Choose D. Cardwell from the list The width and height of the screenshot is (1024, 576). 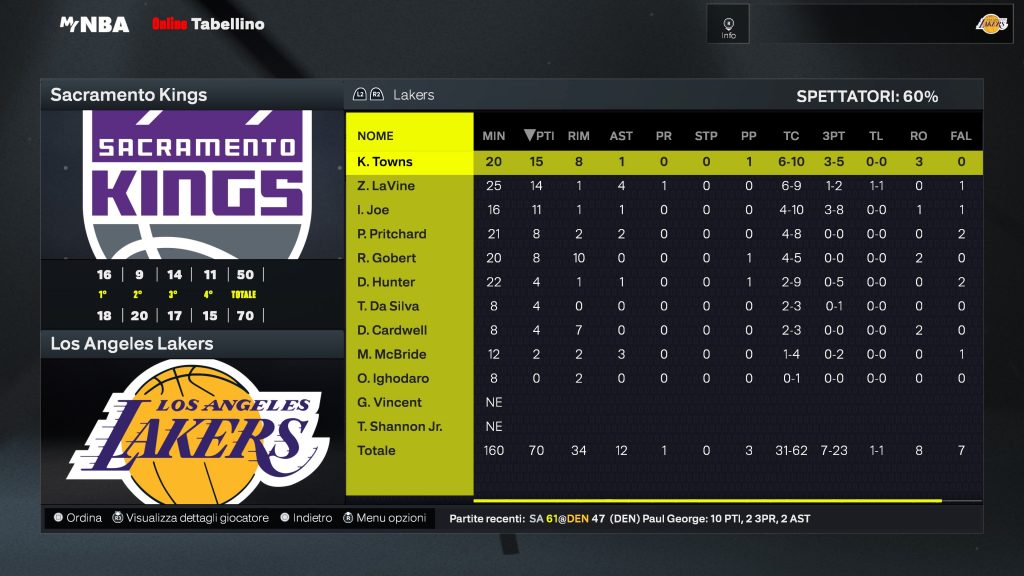coord(392,330)
